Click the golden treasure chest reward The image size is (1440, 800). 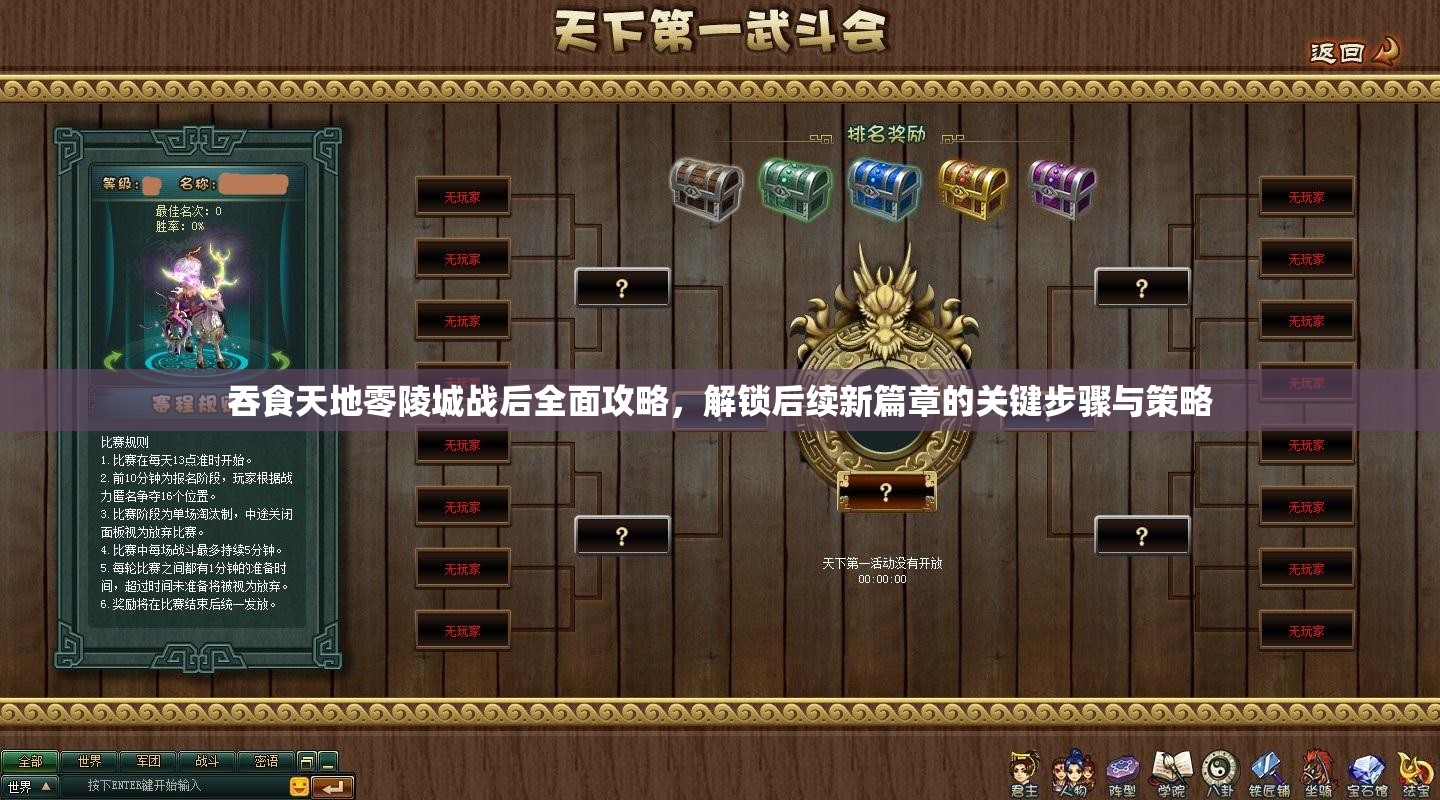(972, 188)
